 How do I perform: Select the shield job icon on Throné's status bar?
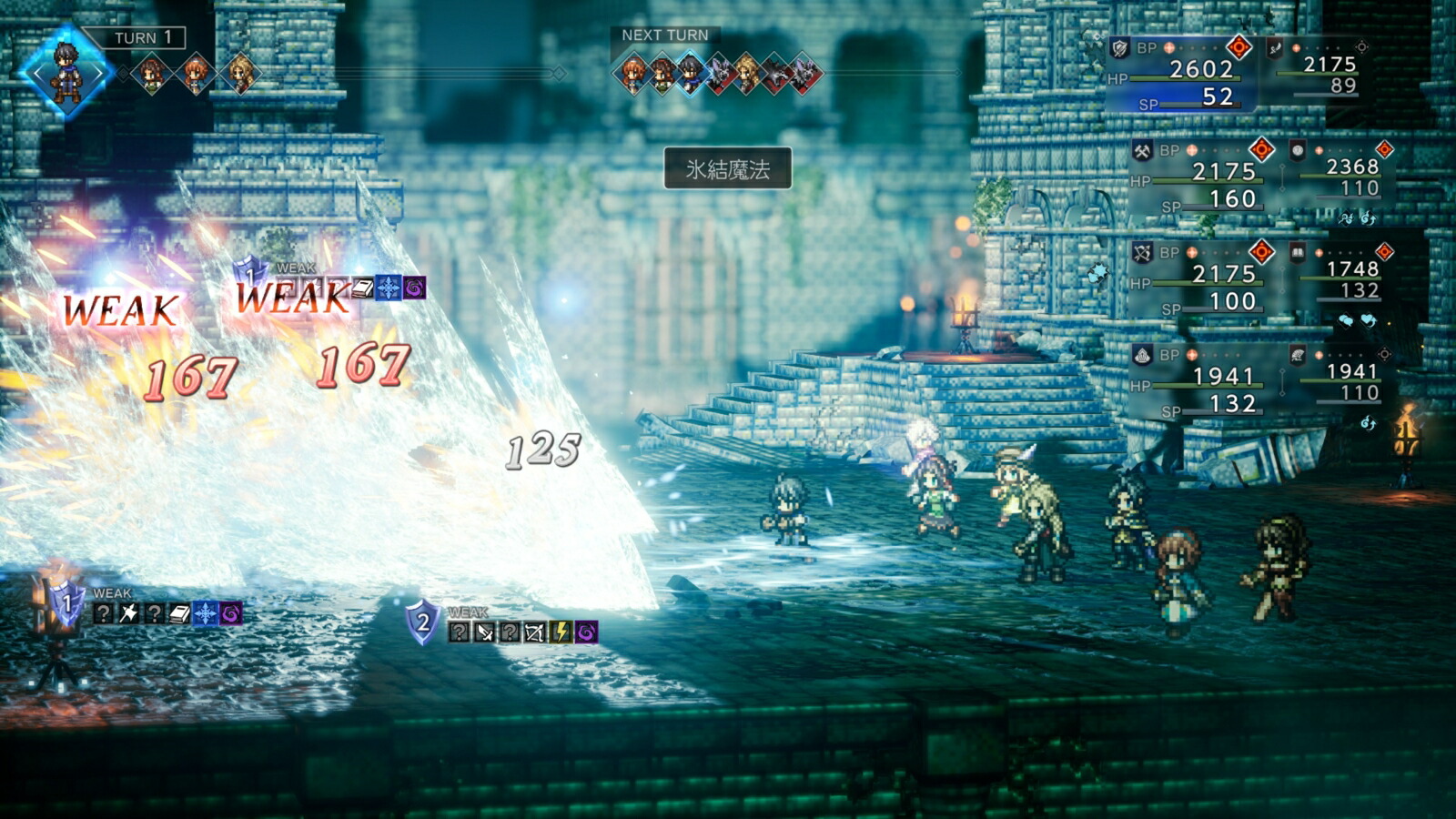click(1117, 46)
